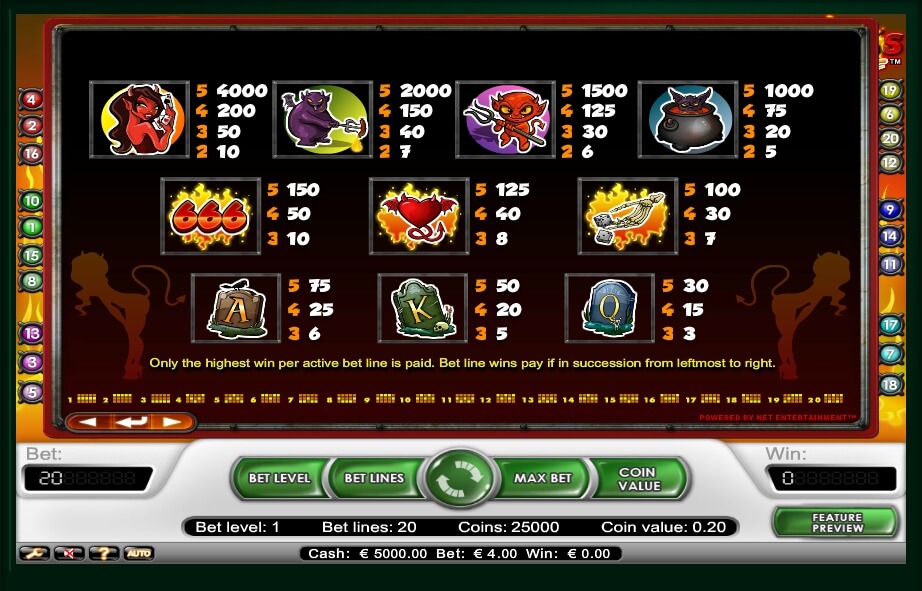Toggle the sound mute icon

(x=69, y=553)
